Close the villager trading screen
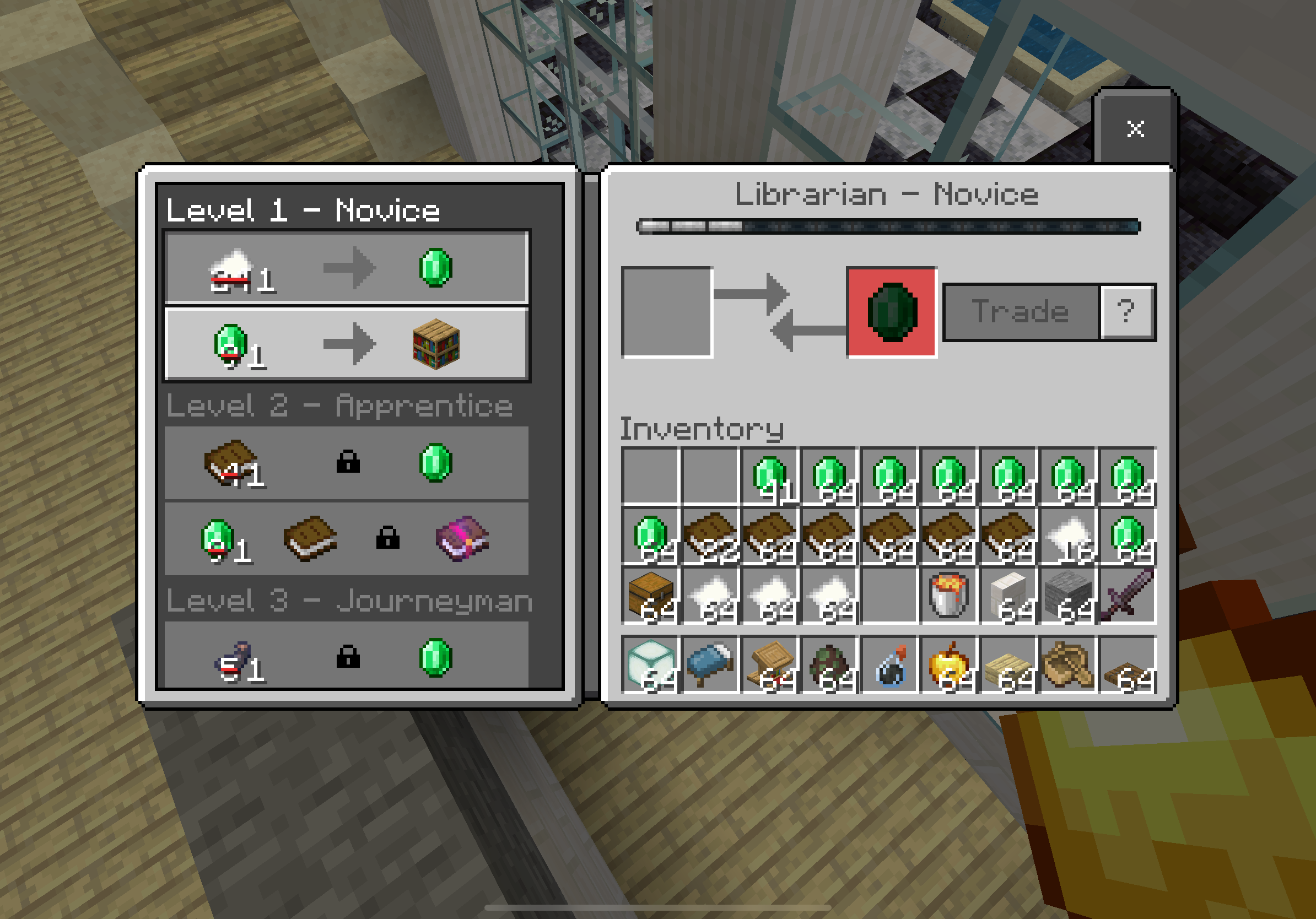1316x919 pixels. 1134,128
